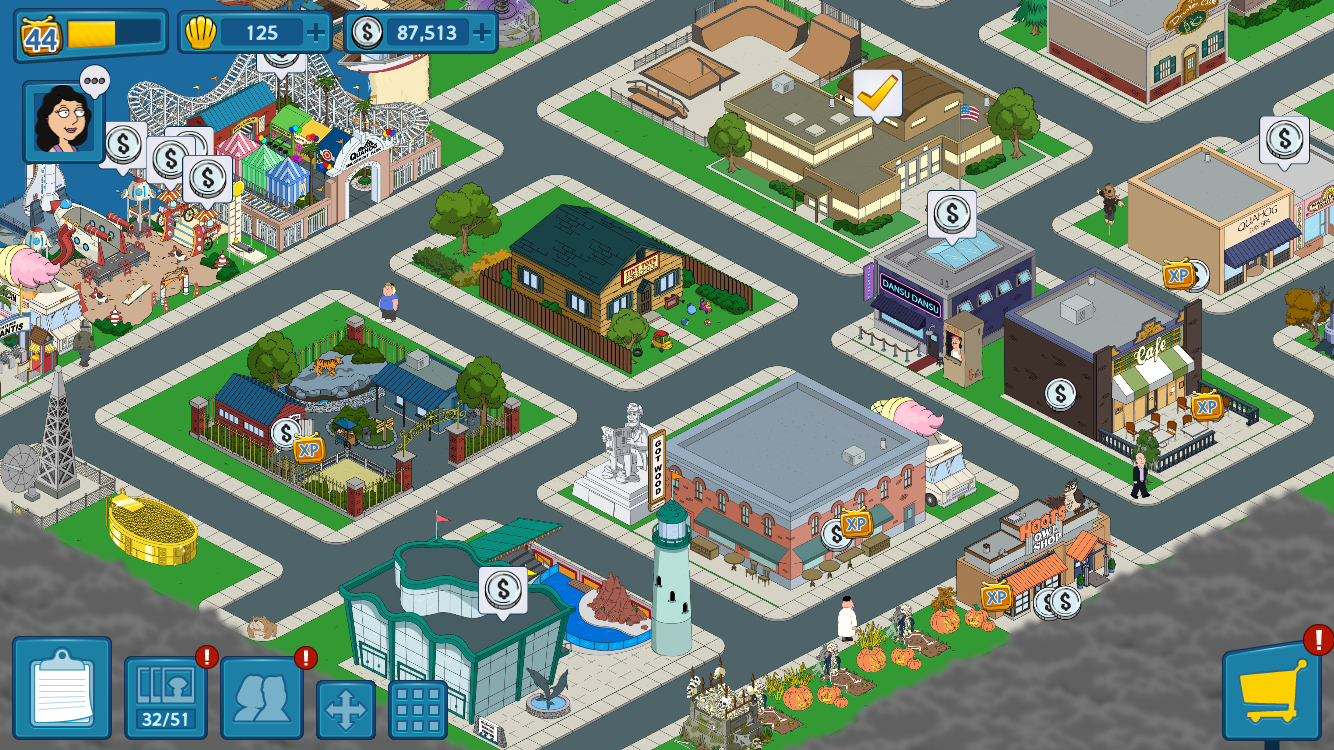1334x750 pixels.
Task: Open the 32/51 character collection
Action: (x=166, y=697)
